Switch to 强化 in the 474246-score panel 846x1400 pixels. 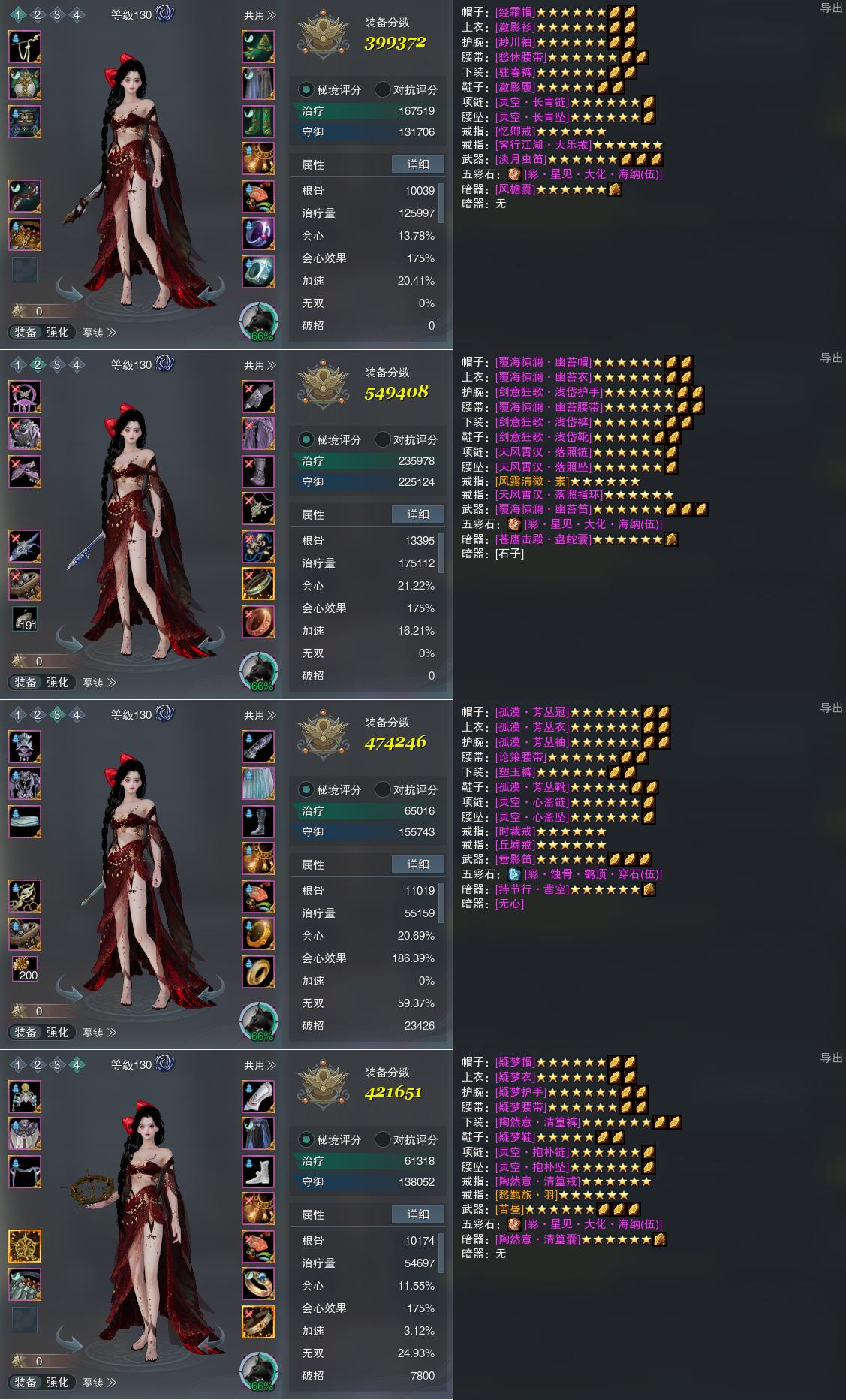tap(58, 1033)
